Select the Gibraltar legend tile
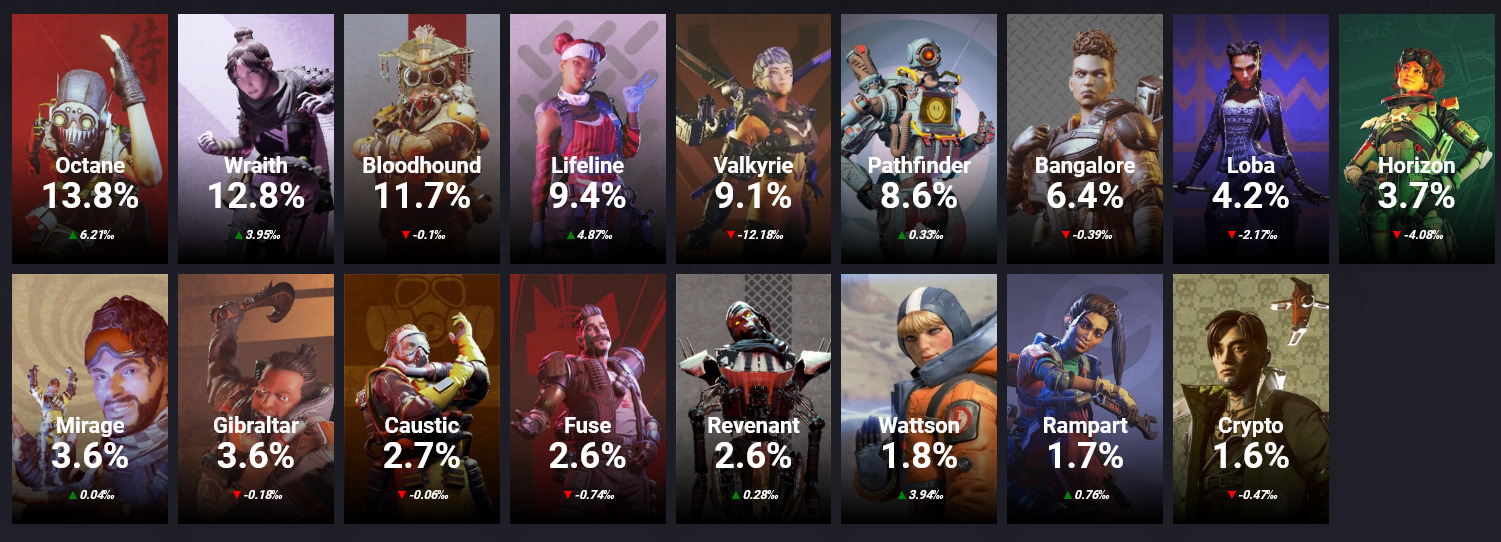The image size is (1501, 542). (255, 398)
